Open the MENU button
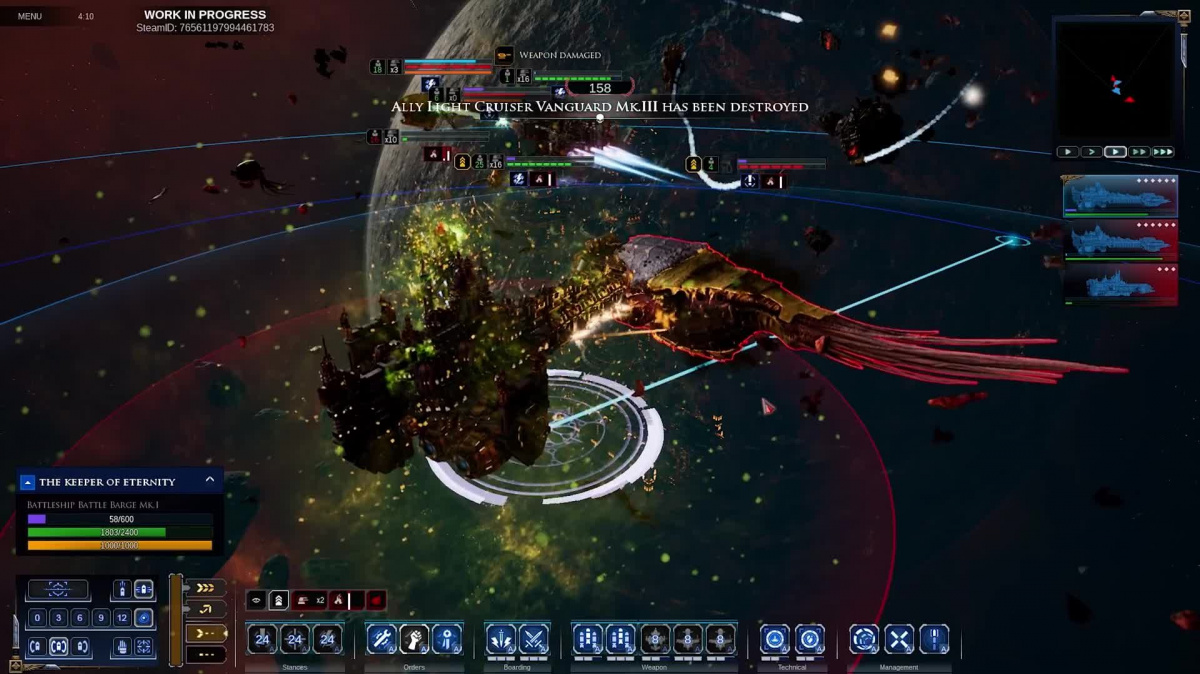Image resolution: width=1200 pixels, height=674 pixels. click(x=30, y=16)
